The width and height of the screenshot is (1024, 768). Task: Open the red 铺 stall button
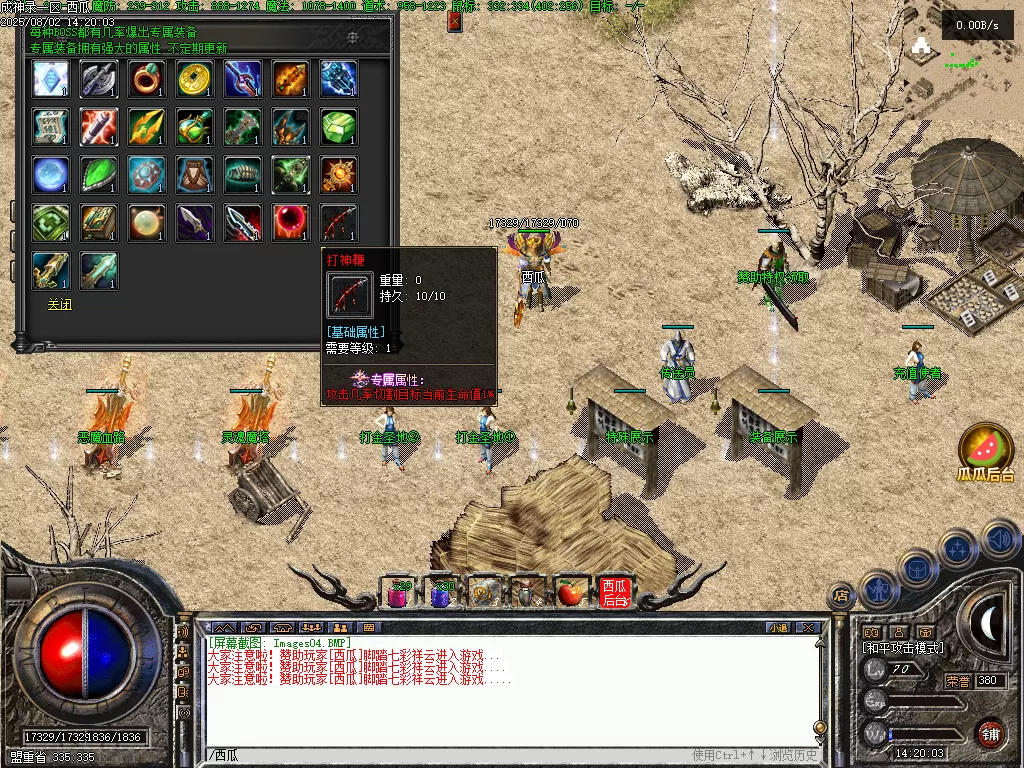(x=990, y=733)
